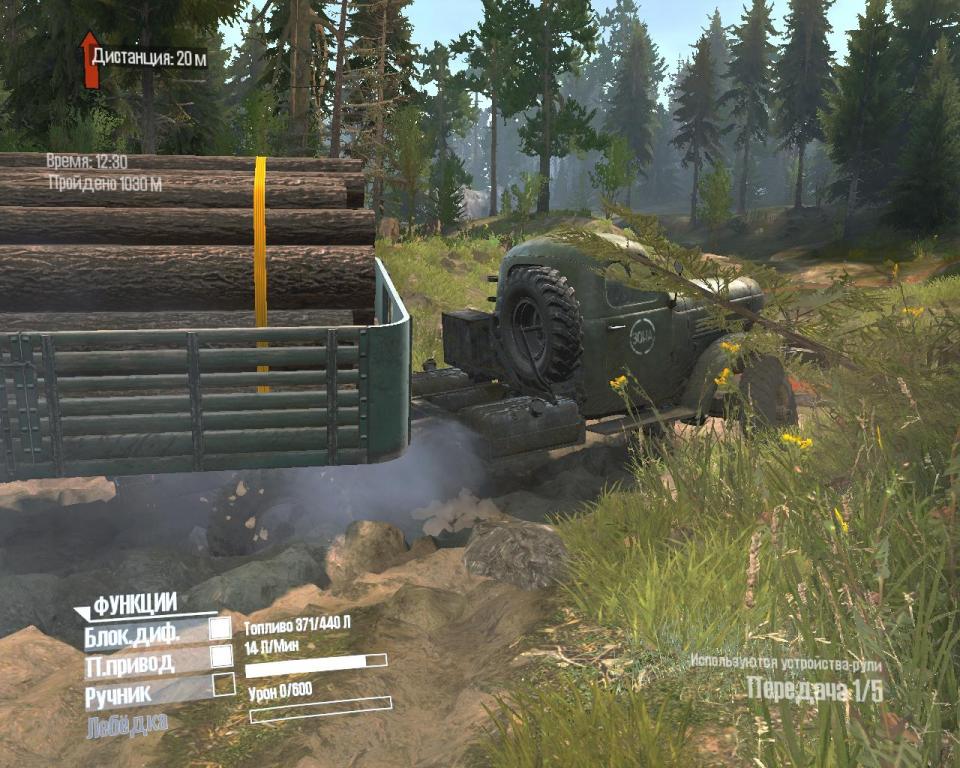
Task: Toggle the Ручник handbrake checkbox
Action: pos(224,685)
